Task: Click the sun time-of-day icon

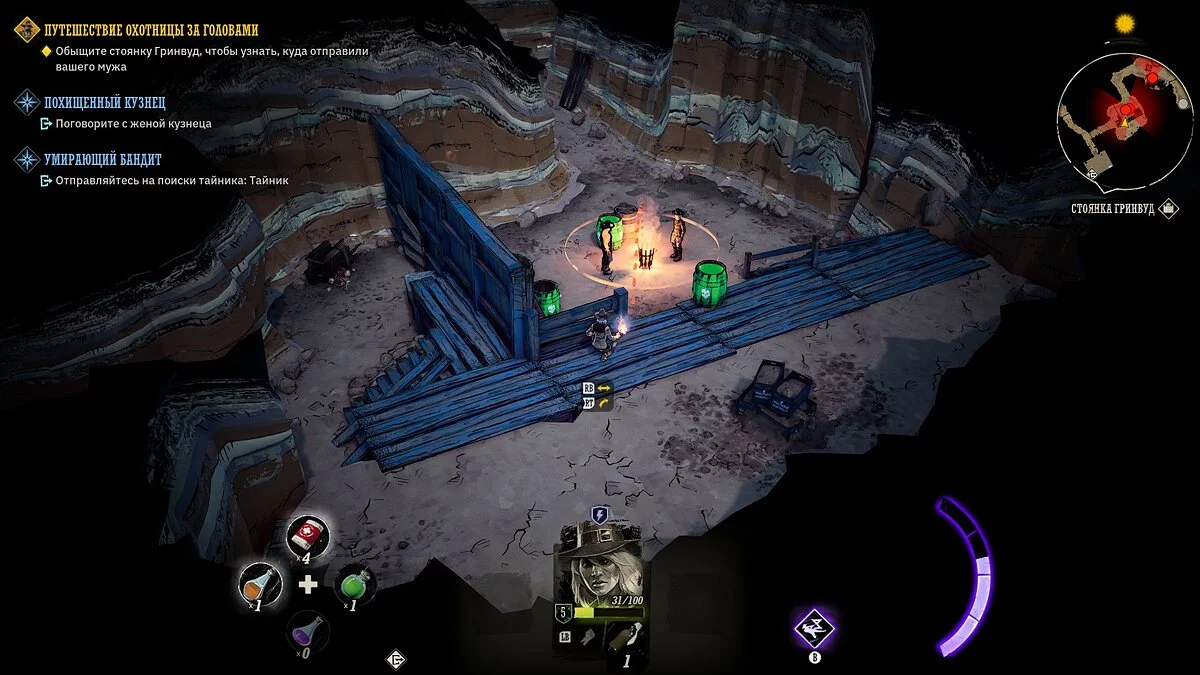Action: 1126,23
